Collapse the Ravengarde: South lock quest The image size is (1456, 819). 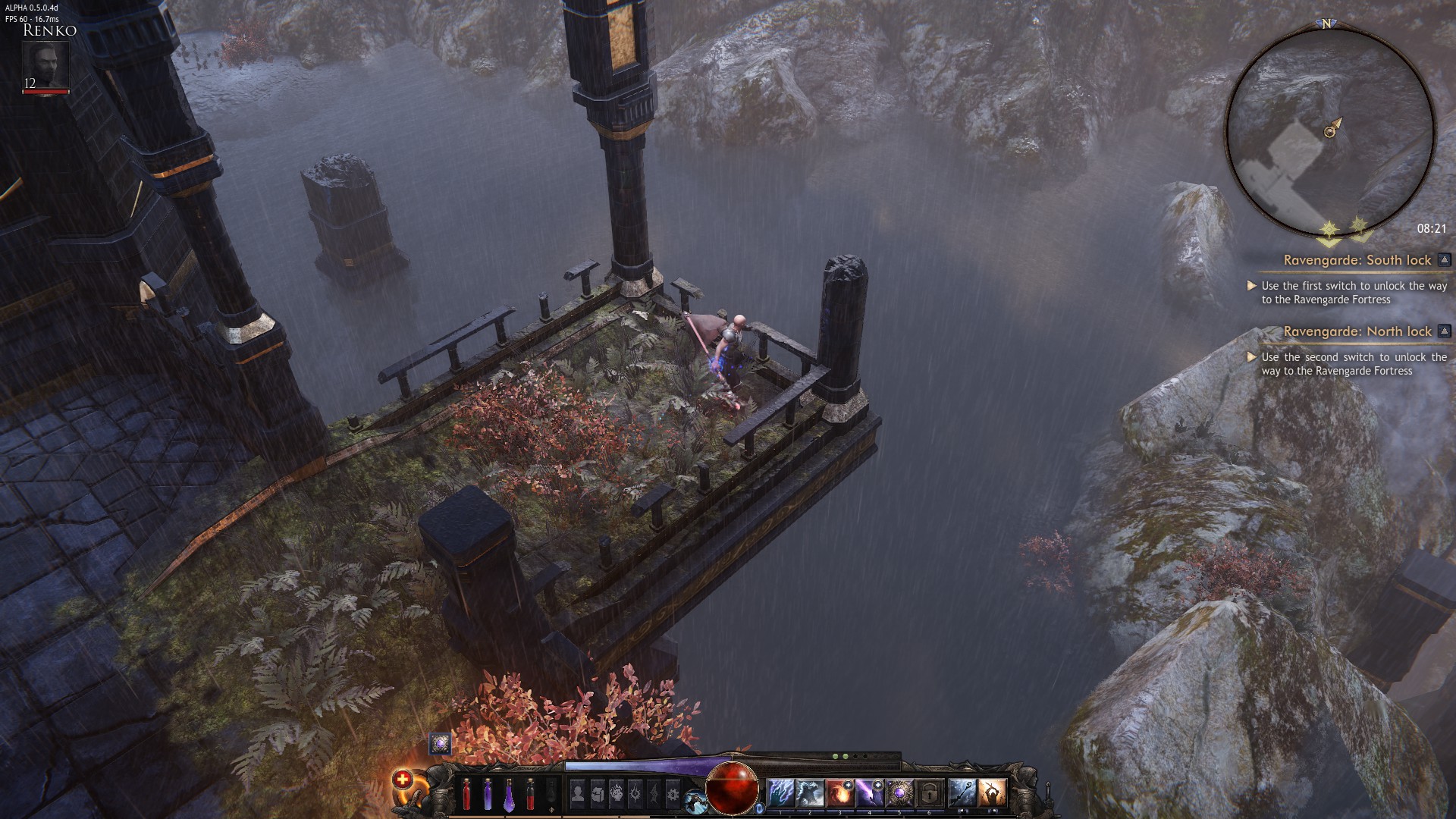[1444, 260]
